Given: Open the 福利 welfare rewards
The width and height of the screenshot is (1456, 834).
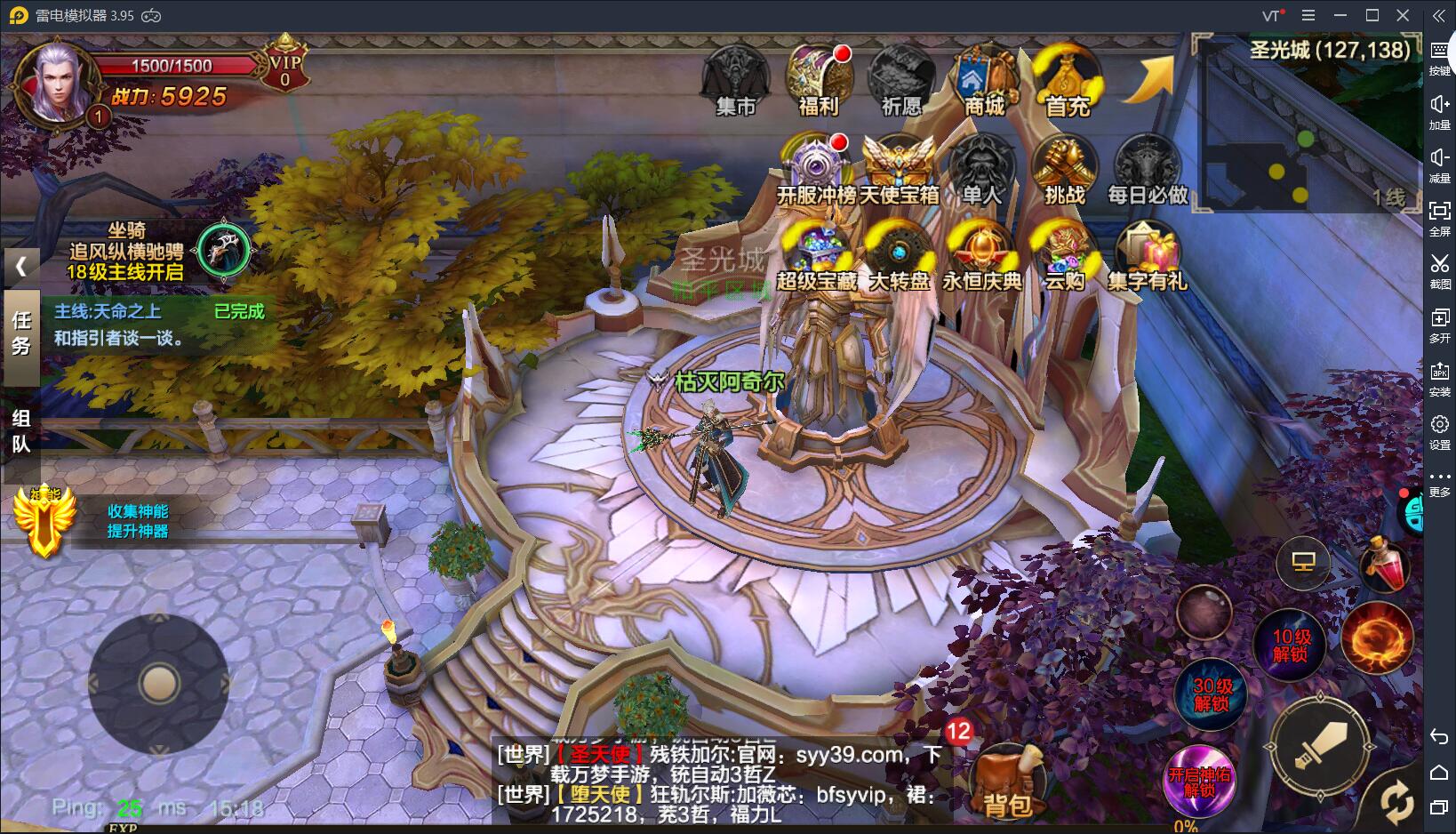Looking at the screenshot, I should click(818, 80).
